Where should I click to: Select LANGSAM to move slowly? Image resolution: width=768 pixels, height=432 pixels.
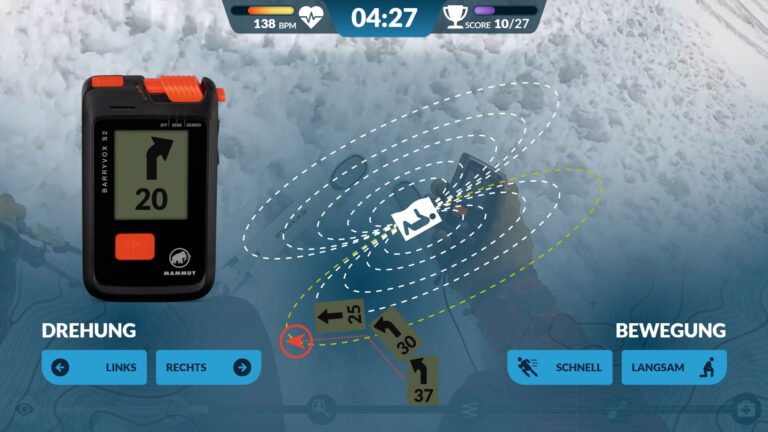[x=674, y=367]
